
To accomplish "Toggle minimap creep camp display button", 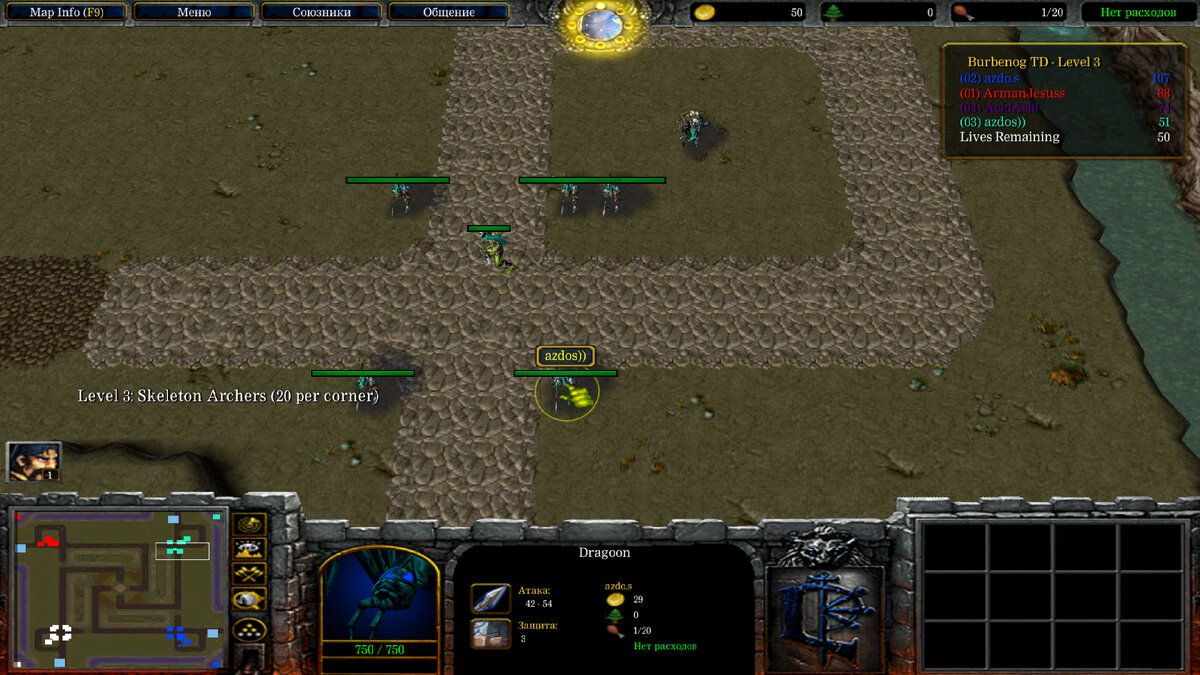I will [x=249, y=600].
